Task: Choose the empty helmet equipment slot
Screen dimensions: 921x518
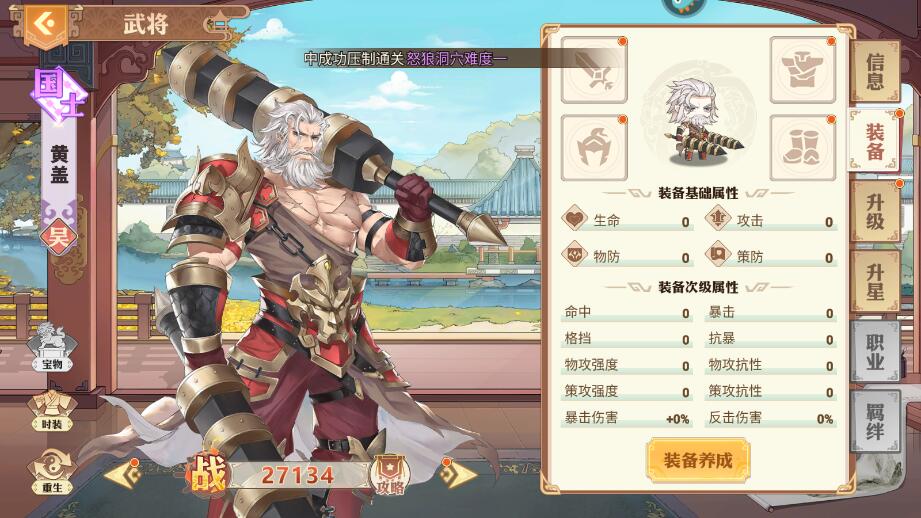Action: [x=594, y=147]
